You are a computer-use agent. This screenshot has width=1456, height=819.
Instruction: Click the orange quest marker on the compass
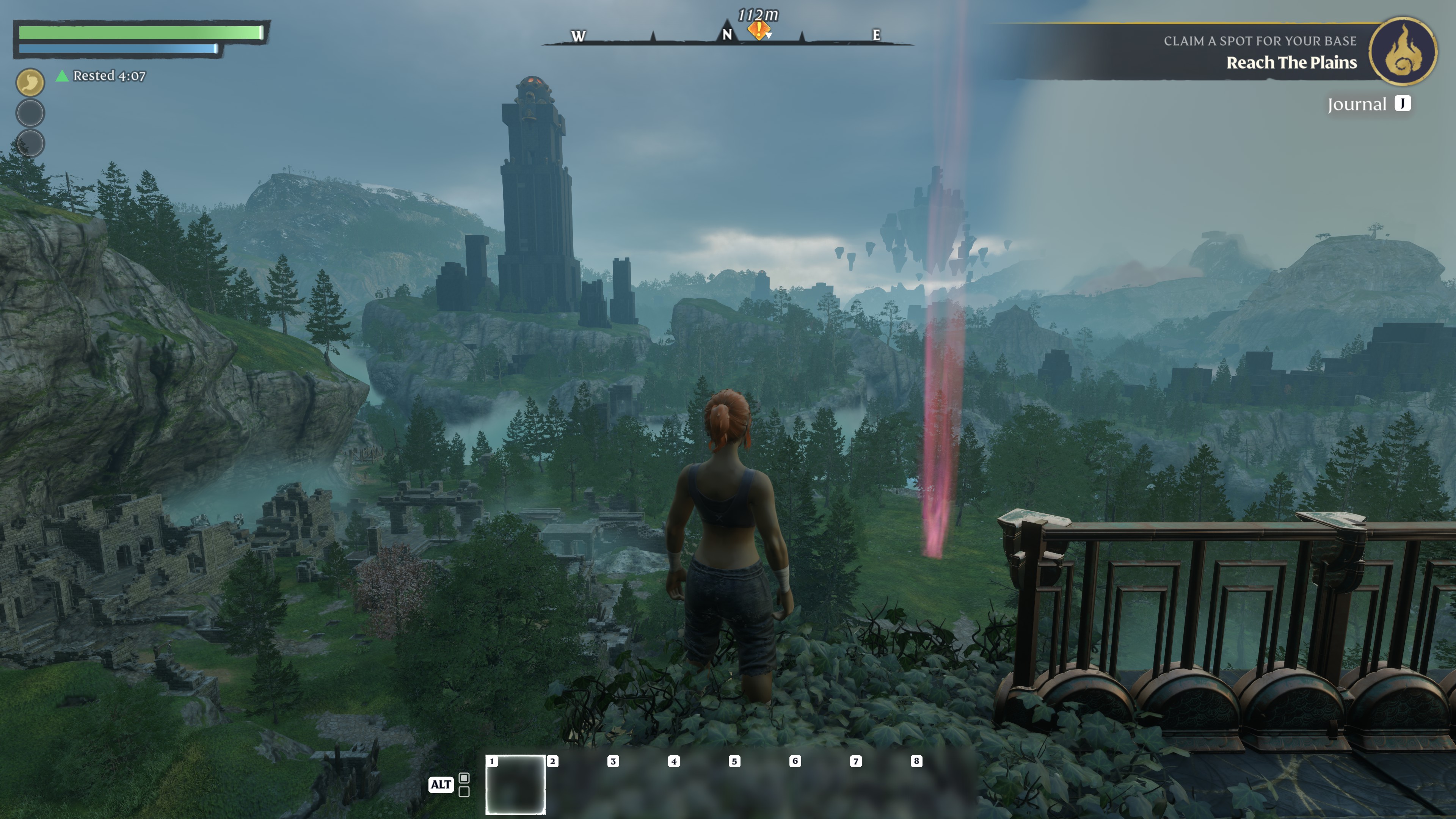click(x=758, y=30)
